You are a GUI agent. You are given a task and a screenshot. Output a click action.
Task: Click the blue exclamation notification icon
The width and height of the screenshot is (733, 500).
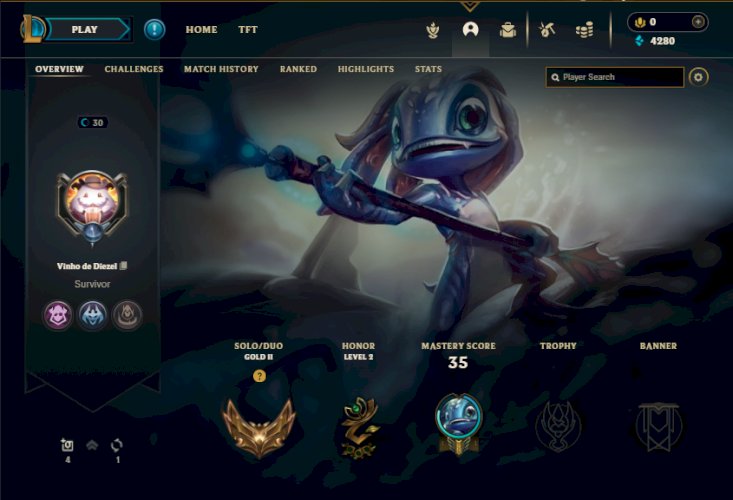coord(154,29)
